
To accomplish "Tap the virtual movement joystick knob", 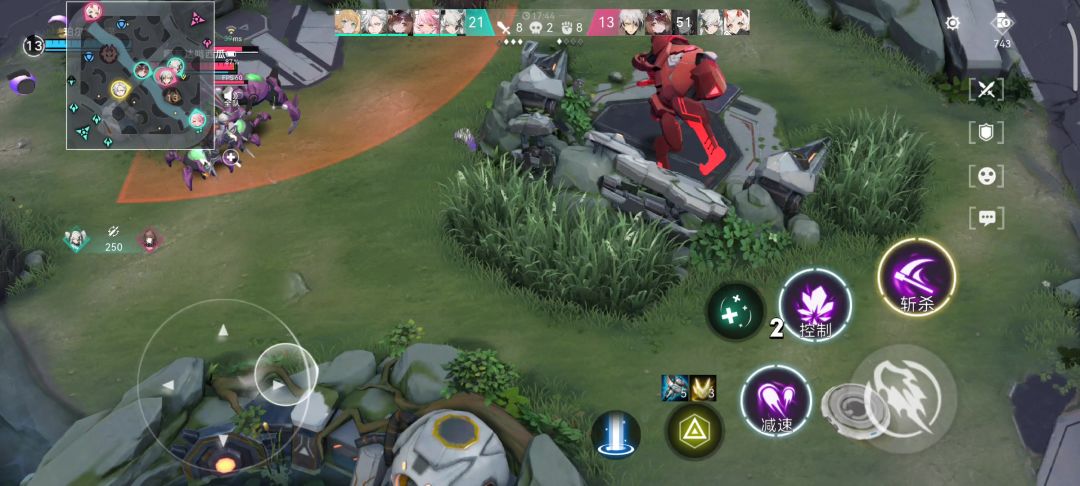I will coord(286,375).
